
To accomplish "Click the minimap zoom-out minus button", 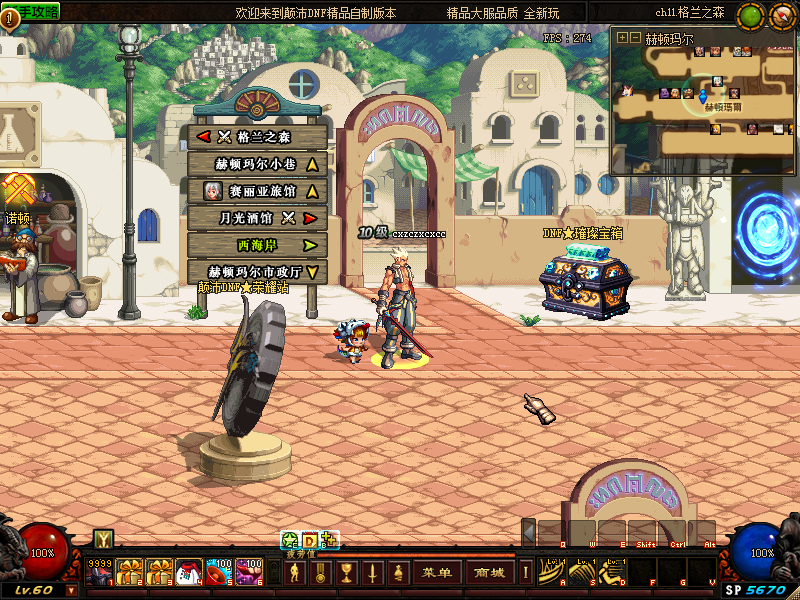I will (x=634, y=38).
